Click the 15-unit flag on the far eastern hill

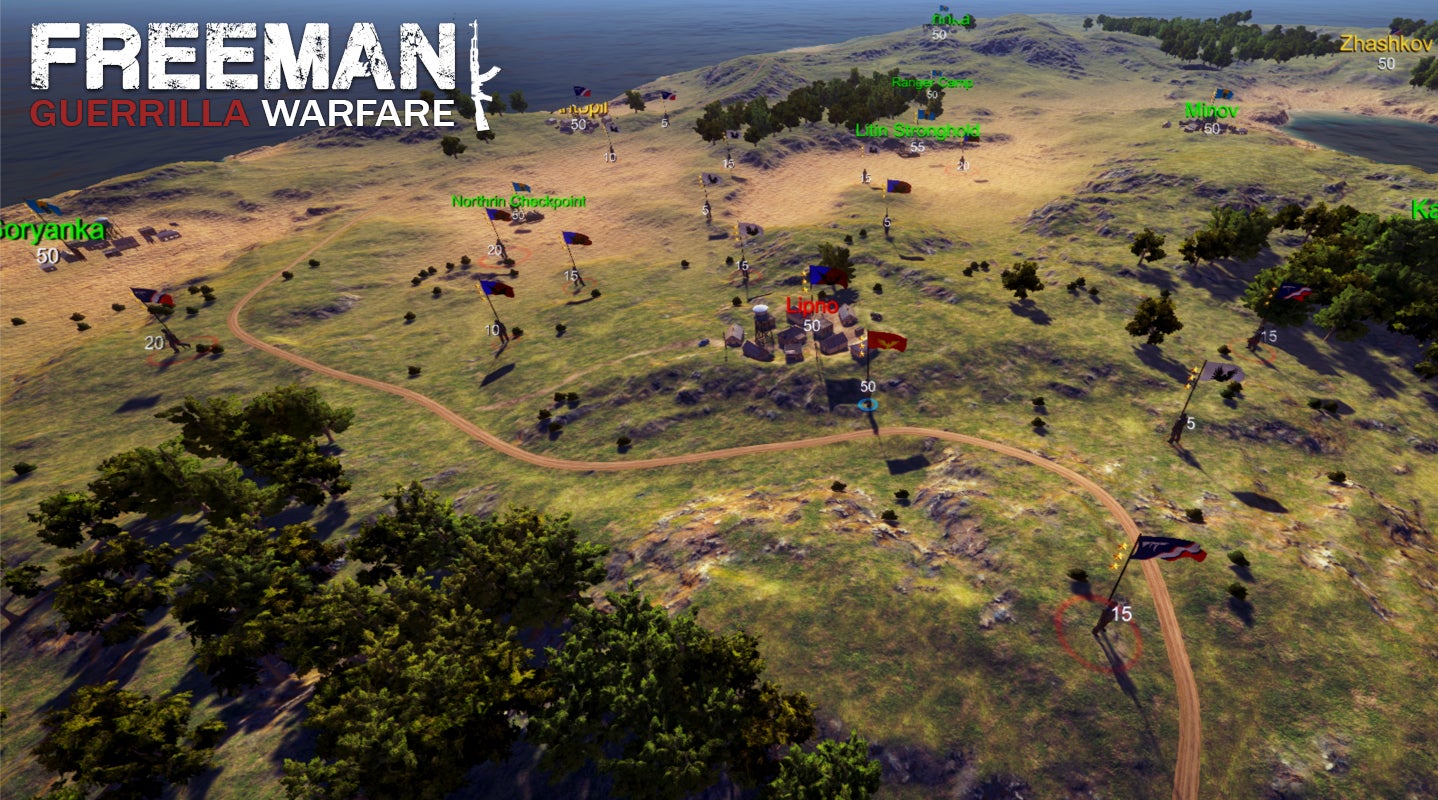[x=1295, y=290]
